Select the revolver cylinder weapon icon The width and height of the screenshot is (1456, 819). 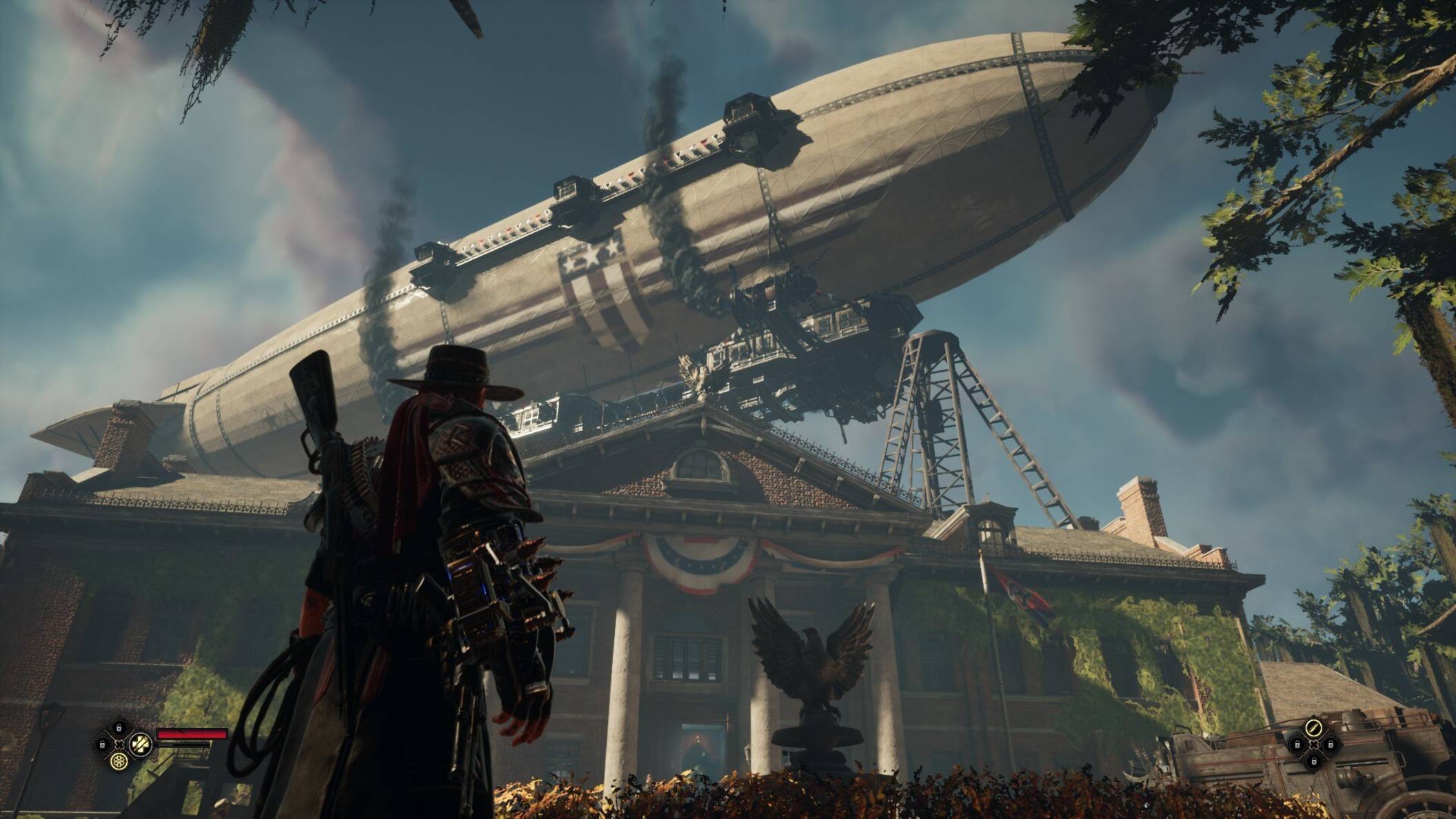[x=121, y=761]
